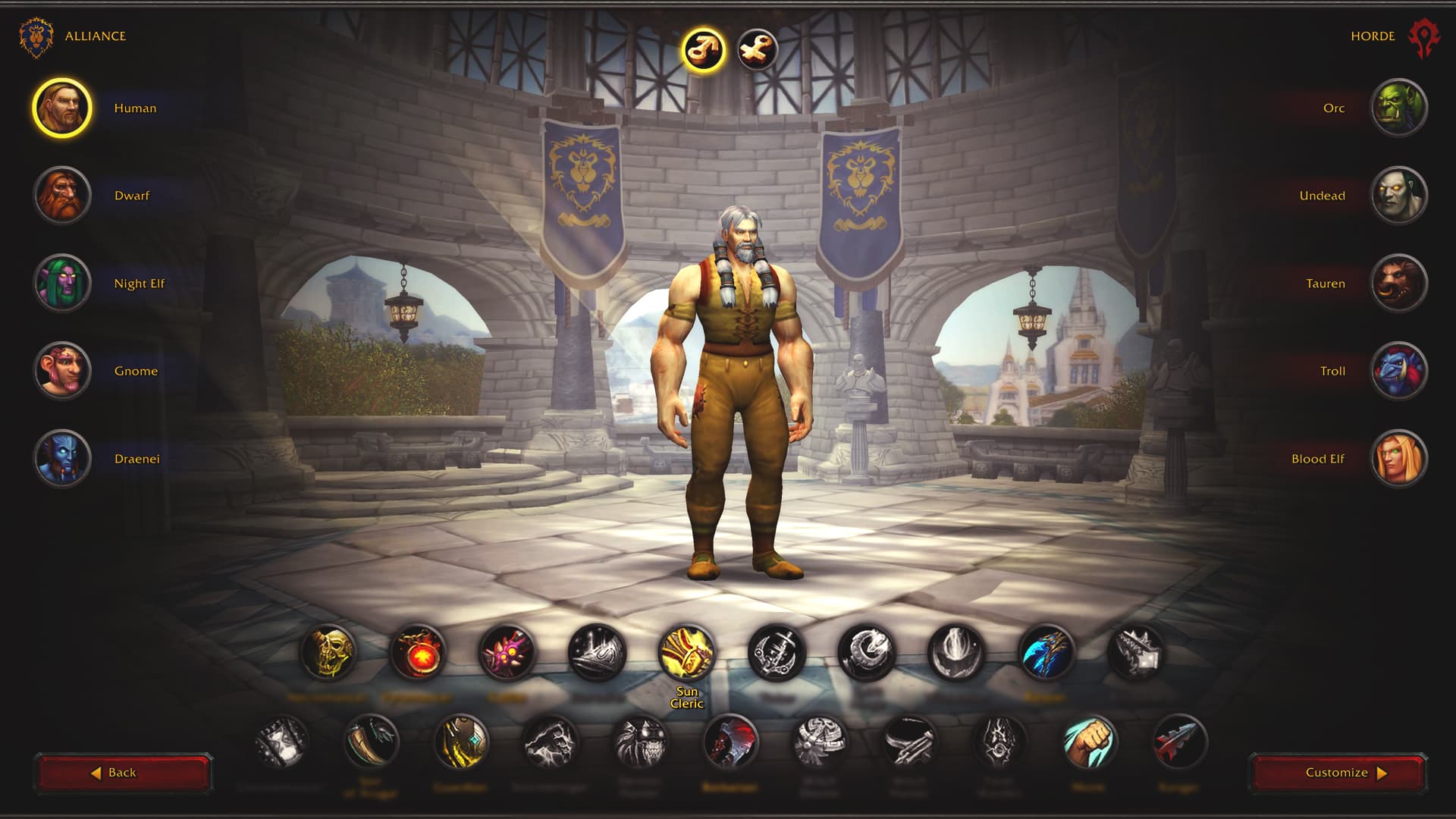
Task: Click the Back button
Action: [123, 772]
